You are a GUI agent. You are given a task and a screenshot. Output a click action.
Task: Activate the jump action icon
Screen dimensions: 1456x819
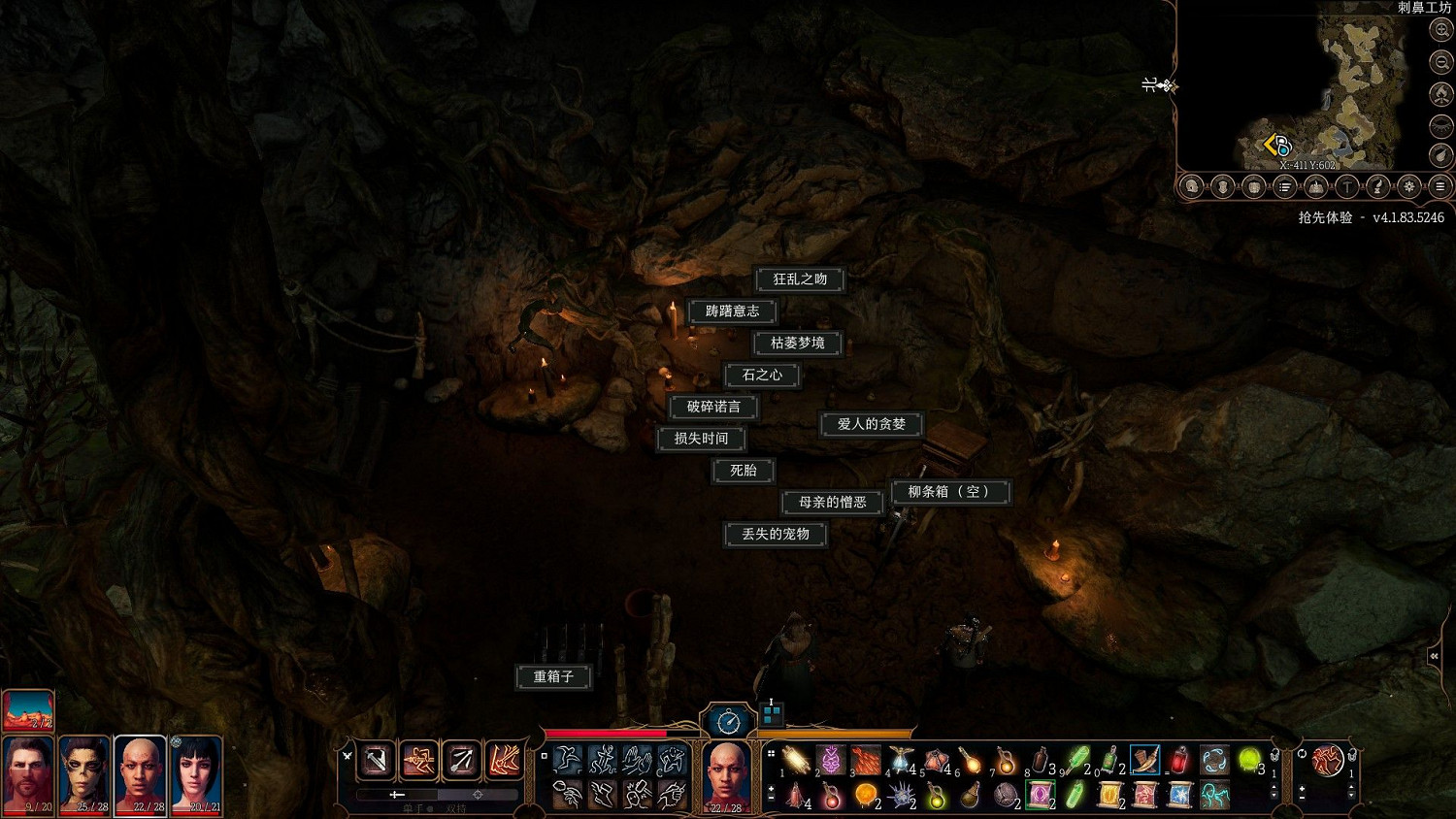[568, 759]
